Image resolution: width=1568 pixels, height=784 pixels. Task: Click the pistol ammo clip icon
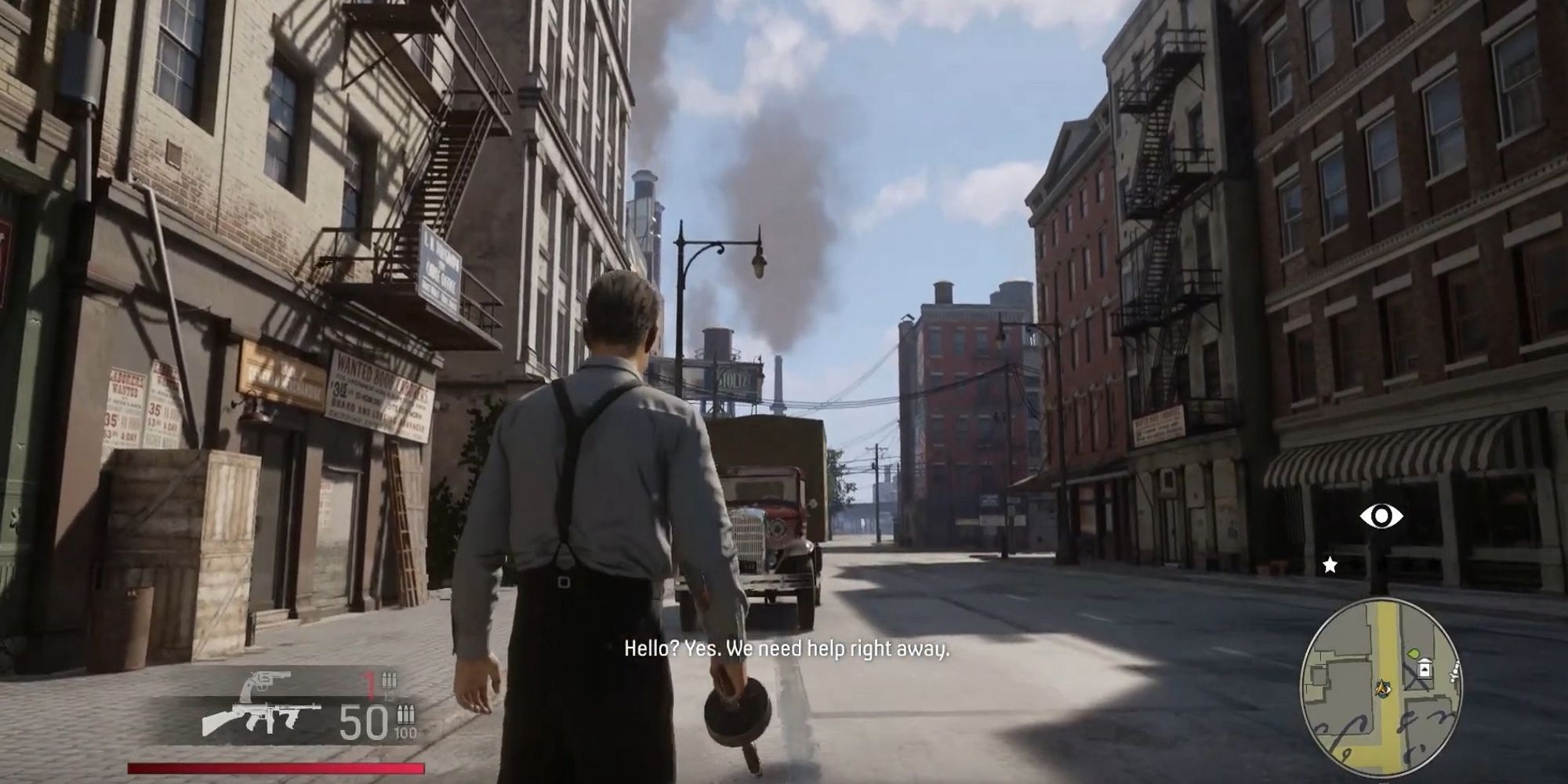click(388, 678)
